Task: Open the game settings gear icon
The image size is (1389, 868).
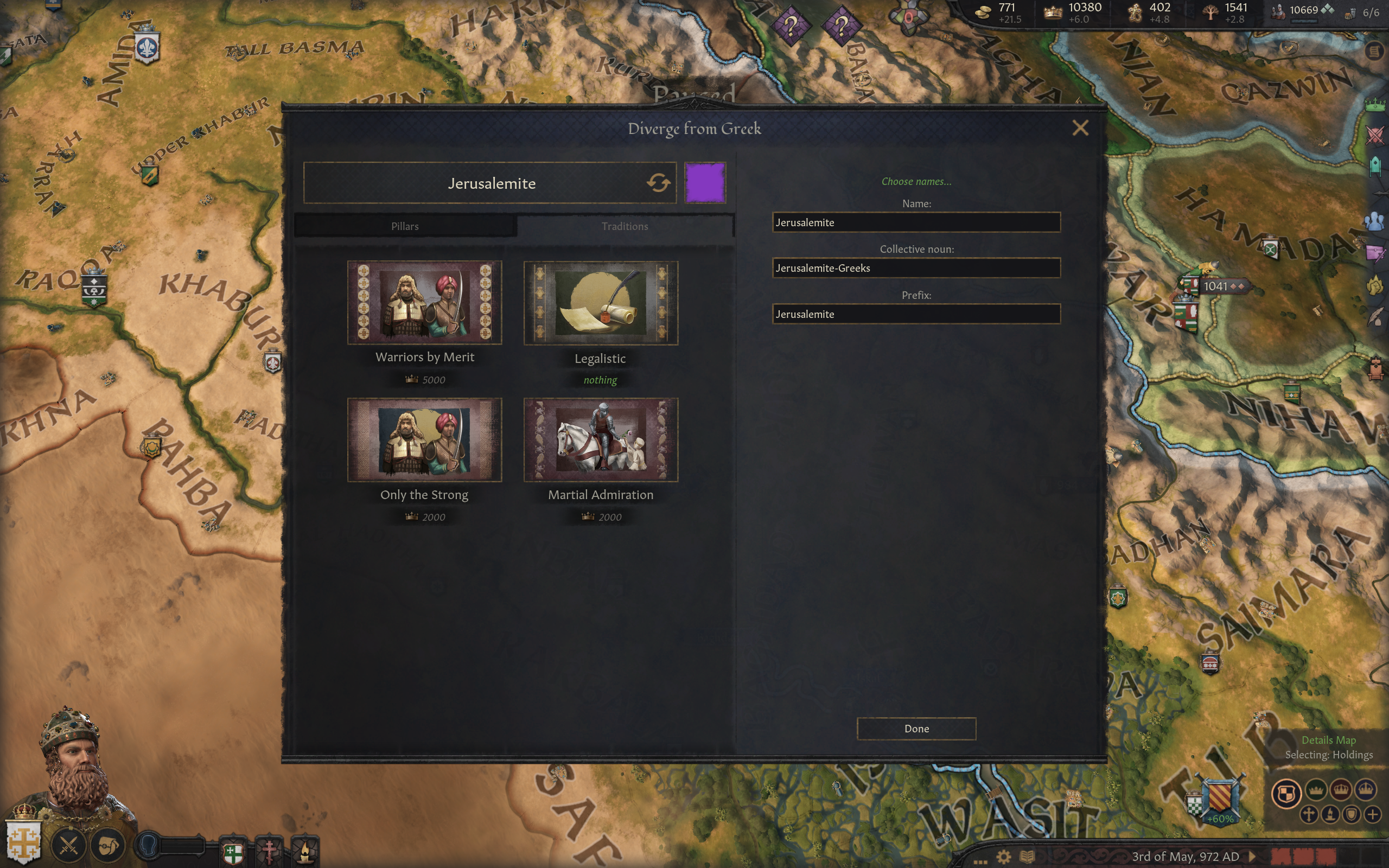Action: pyautogui.click(x=1003, y=857)
